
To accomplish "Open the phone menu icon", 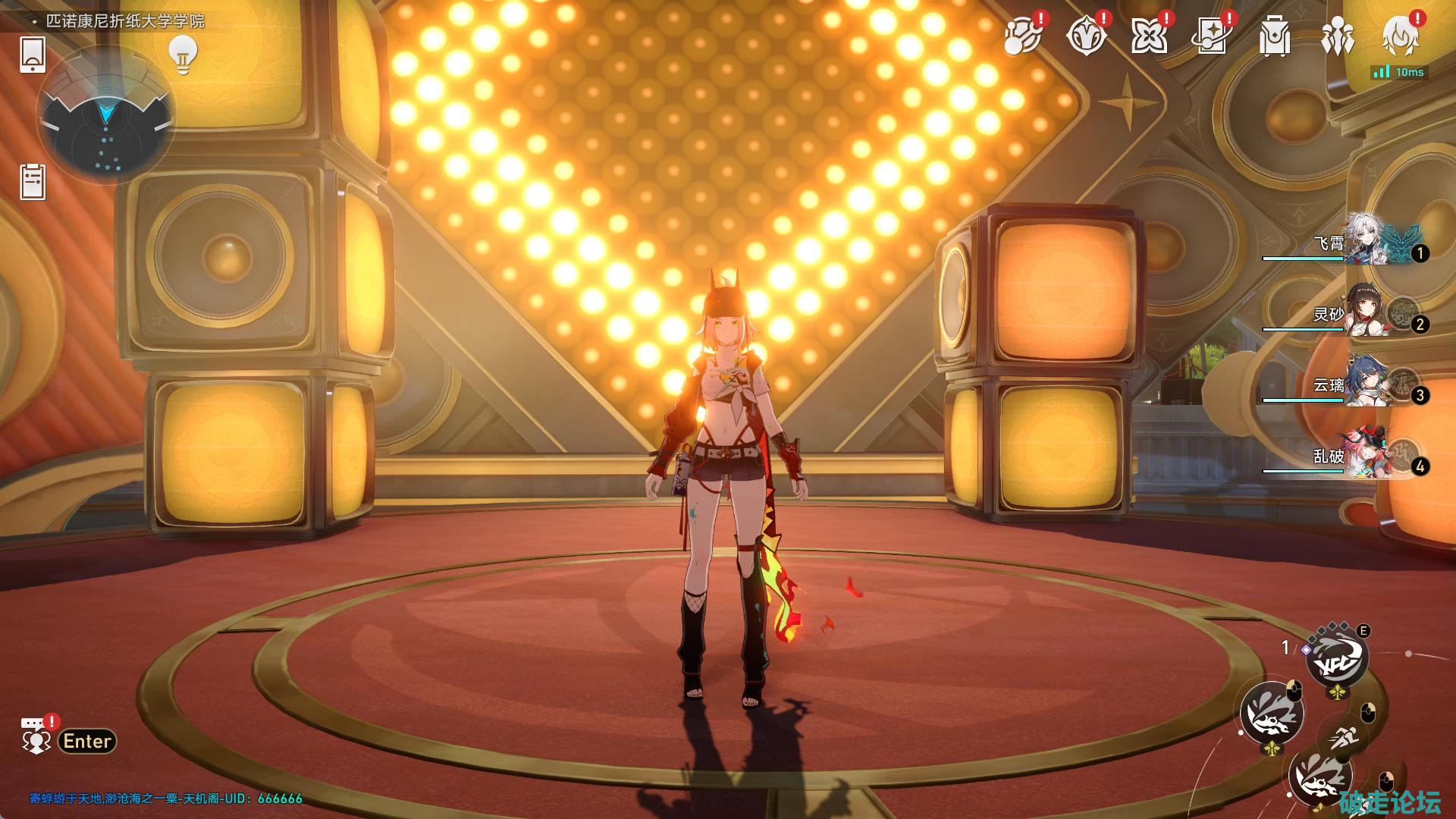I will (x=33, y=55).
